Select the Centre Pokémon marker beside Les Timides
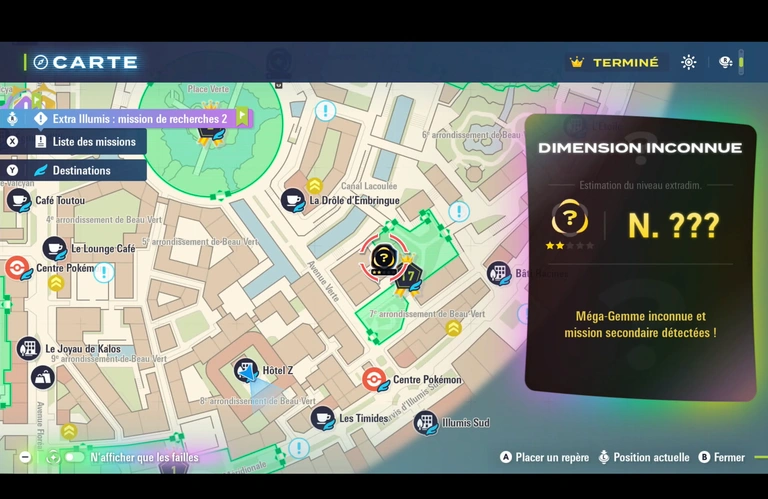Image resolution: width=768 pixels, height=499 pixels. tap(374, 380)
